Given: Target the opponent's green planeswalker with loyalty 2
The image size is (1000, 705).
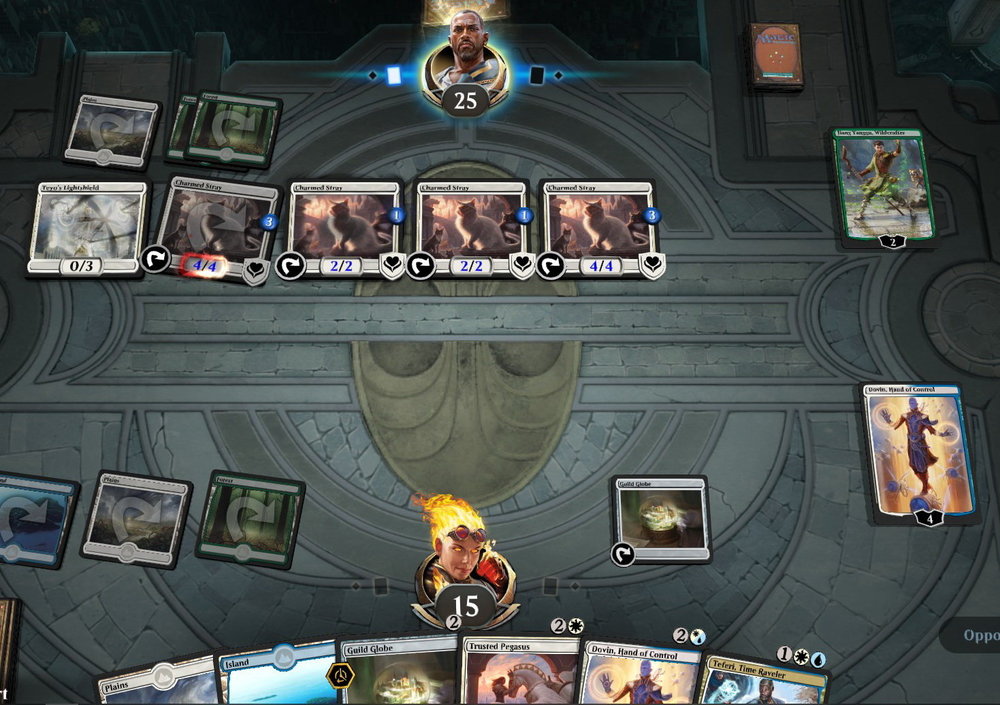Looking at the screenshot, I should (x=884, y=185).
